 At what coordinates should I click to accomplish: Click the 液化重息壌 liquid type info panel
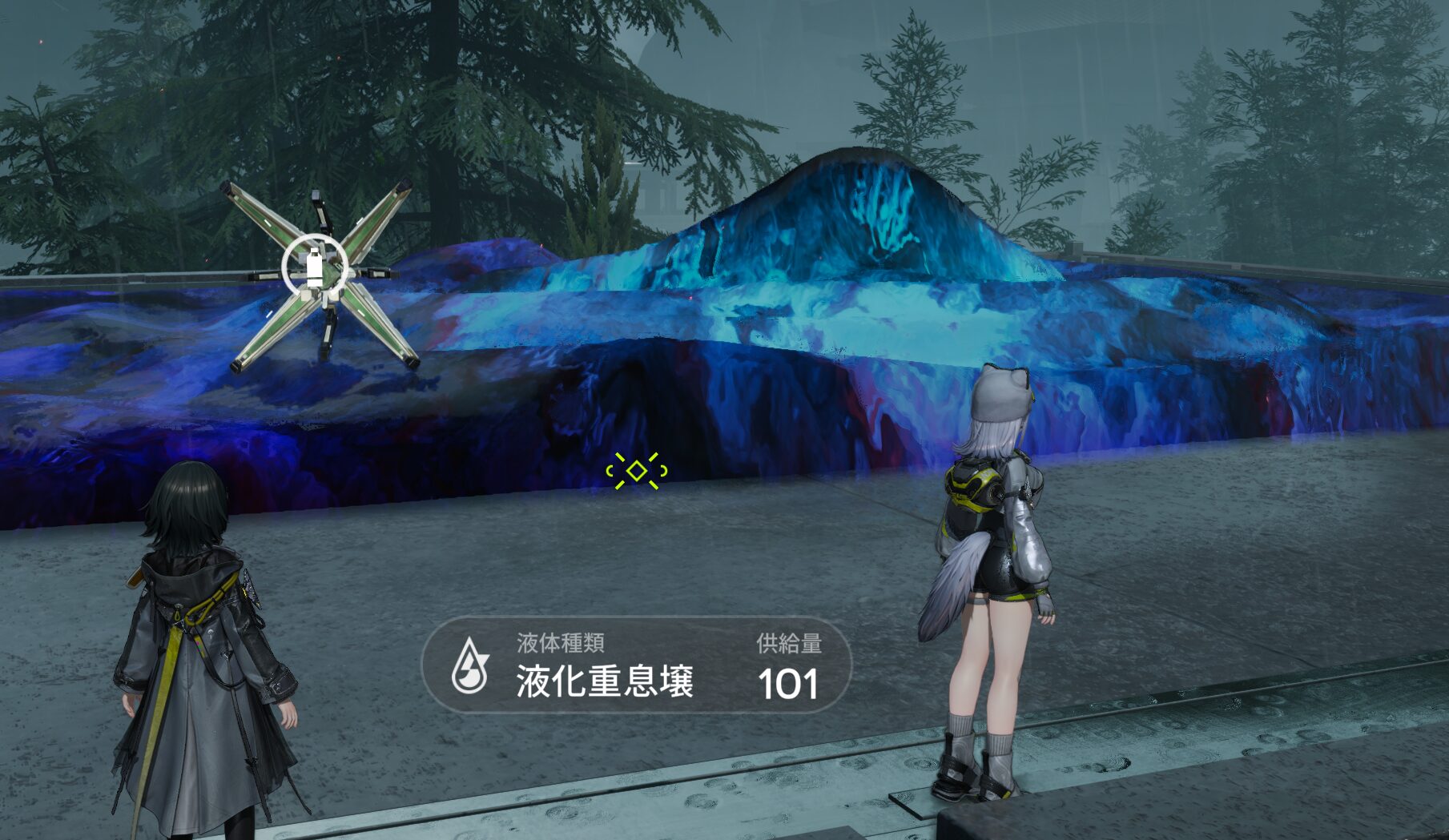tap(636, 666)
